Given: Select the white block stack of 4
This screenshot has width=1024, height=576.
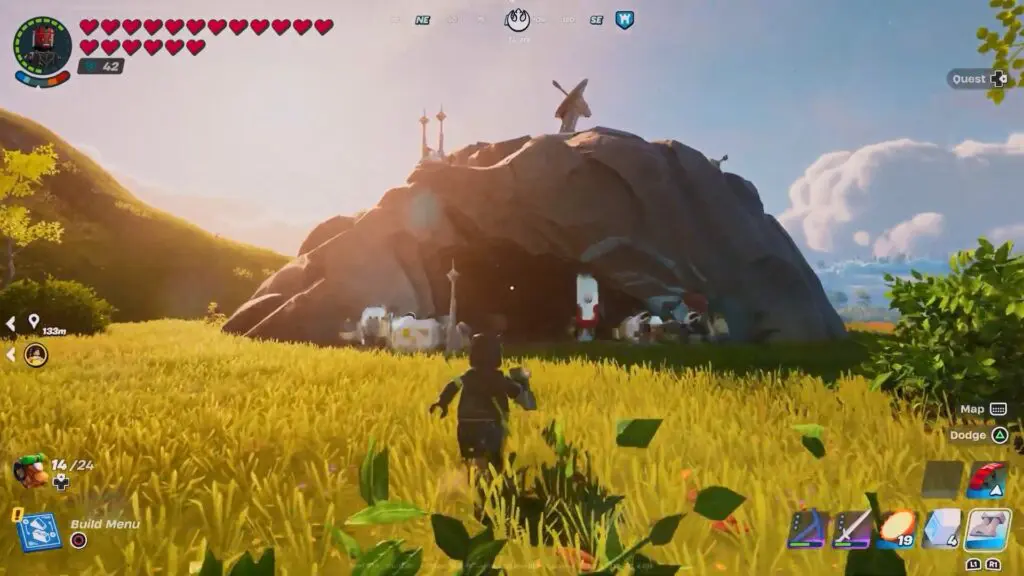Looking at the screenshot, I should (x=941, y=528).
